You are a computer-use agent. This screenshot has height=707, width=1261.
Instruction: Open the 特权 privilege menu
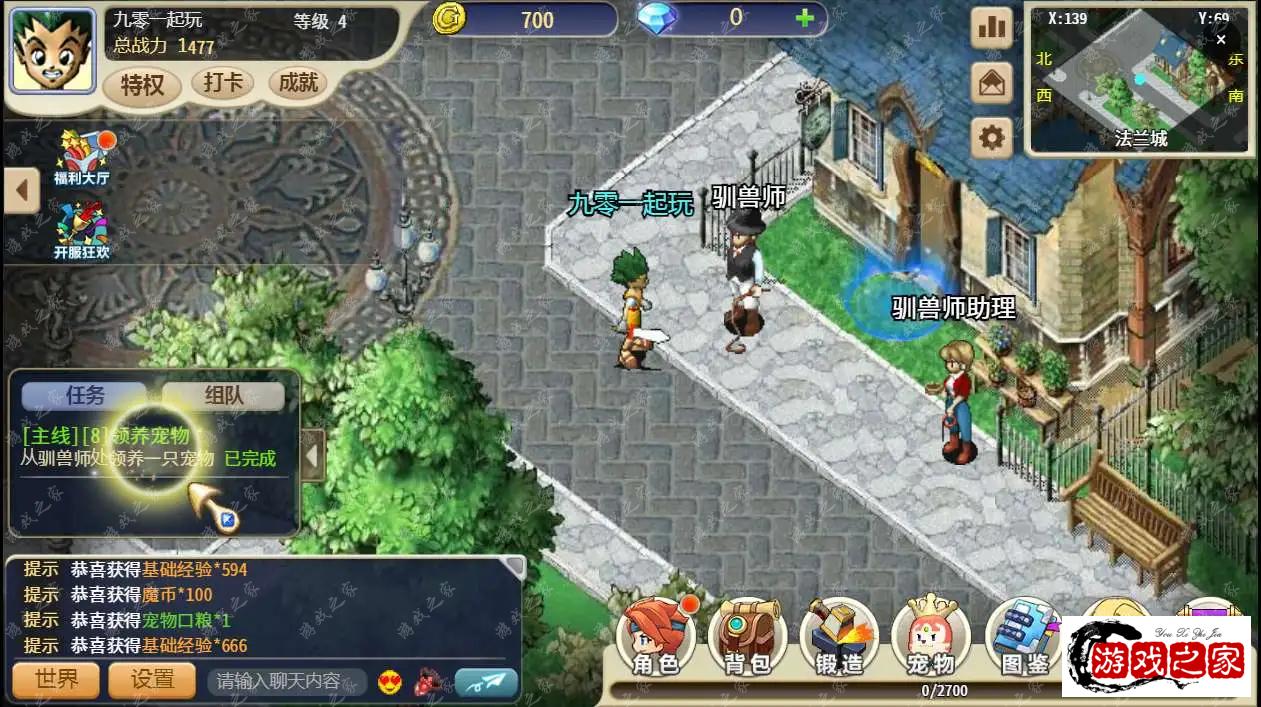click(x=142, y=85)
